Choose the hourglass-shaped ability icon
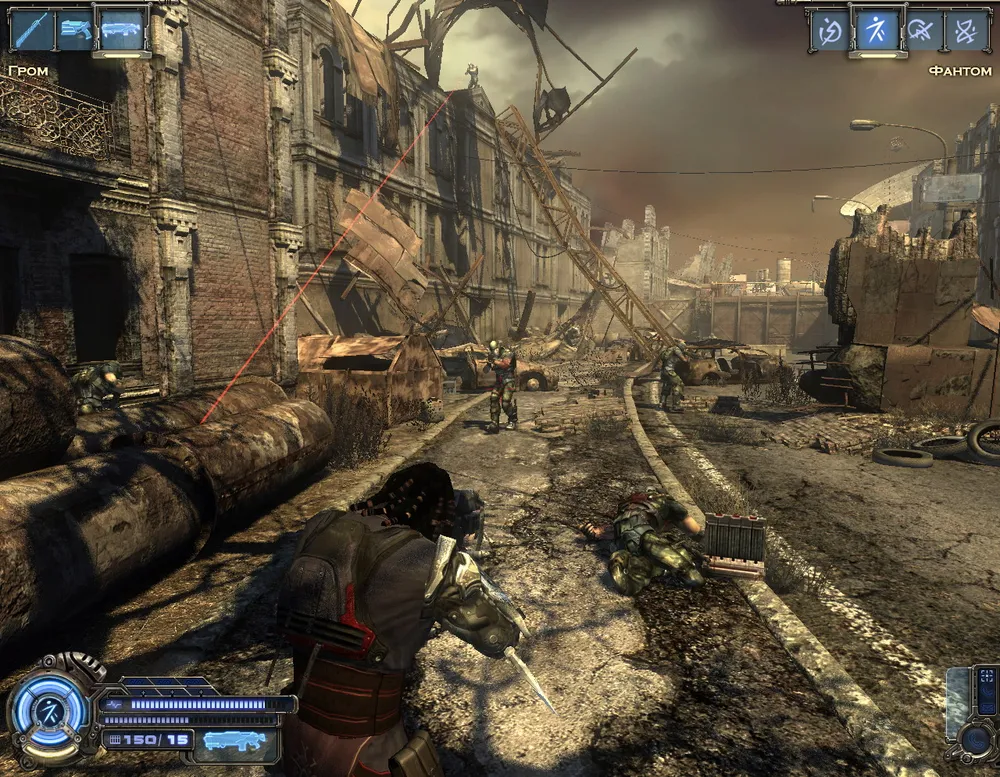The height and width of the screenshot is (777, 1000). (969, 30)
